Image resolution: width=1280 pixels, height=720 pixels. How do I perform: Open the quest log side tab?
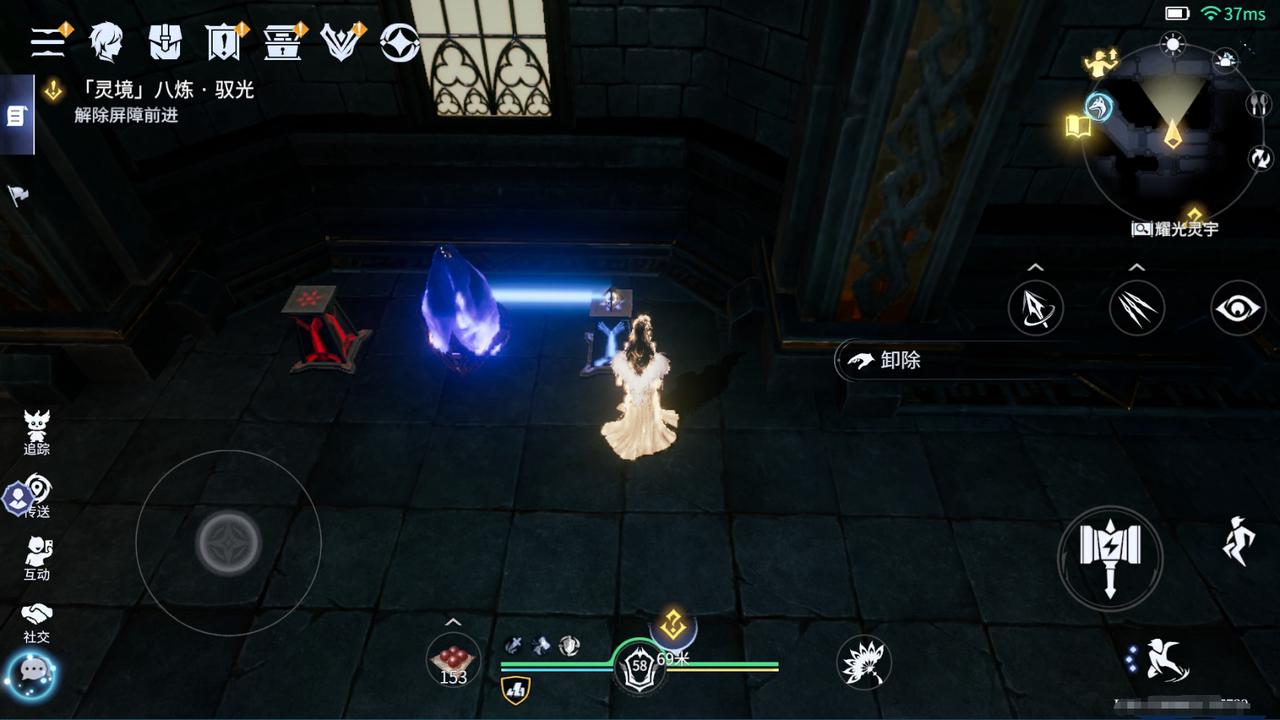click(x=16, y=116)
